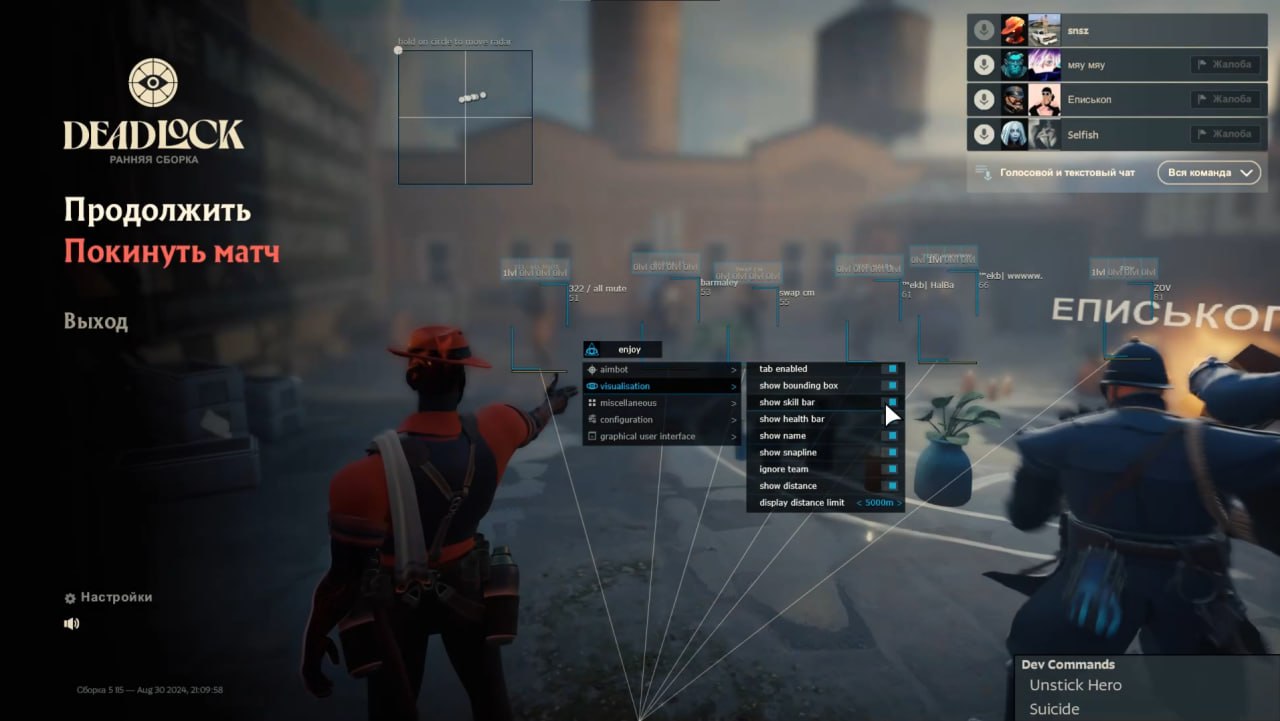
Task: Increase display distance limit past 5000m
Action: point(898,502)
